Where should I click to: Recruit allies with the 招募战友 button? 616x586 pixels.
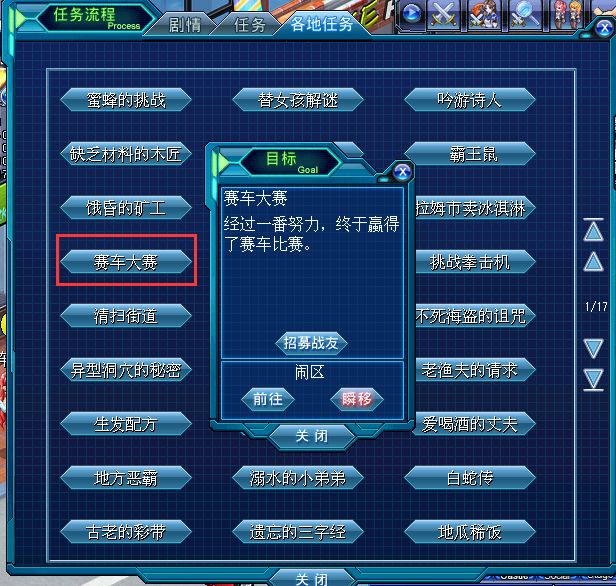312,343
